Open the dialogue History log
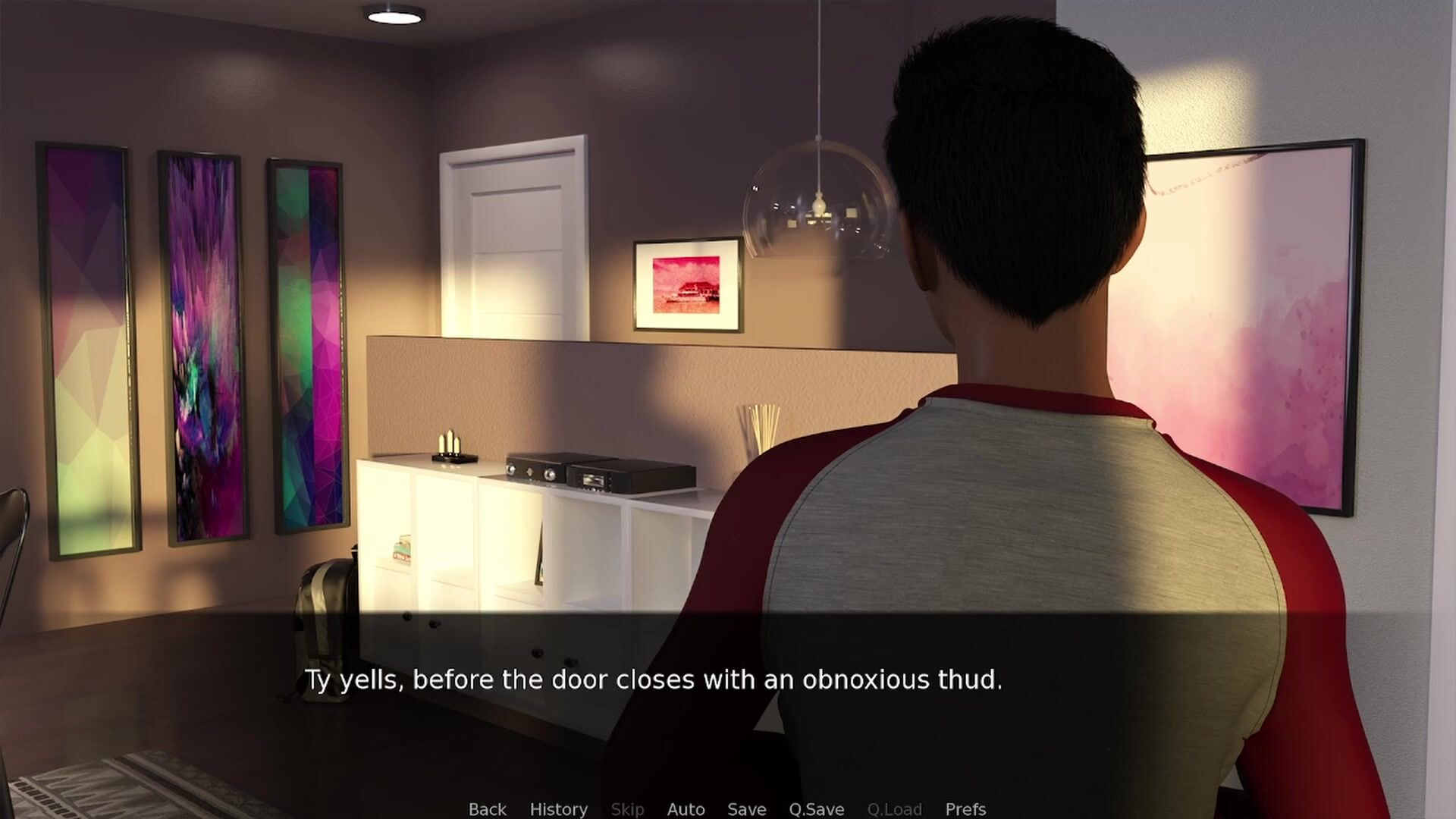Screen dimensions: 1456x819 click(558, 809)
